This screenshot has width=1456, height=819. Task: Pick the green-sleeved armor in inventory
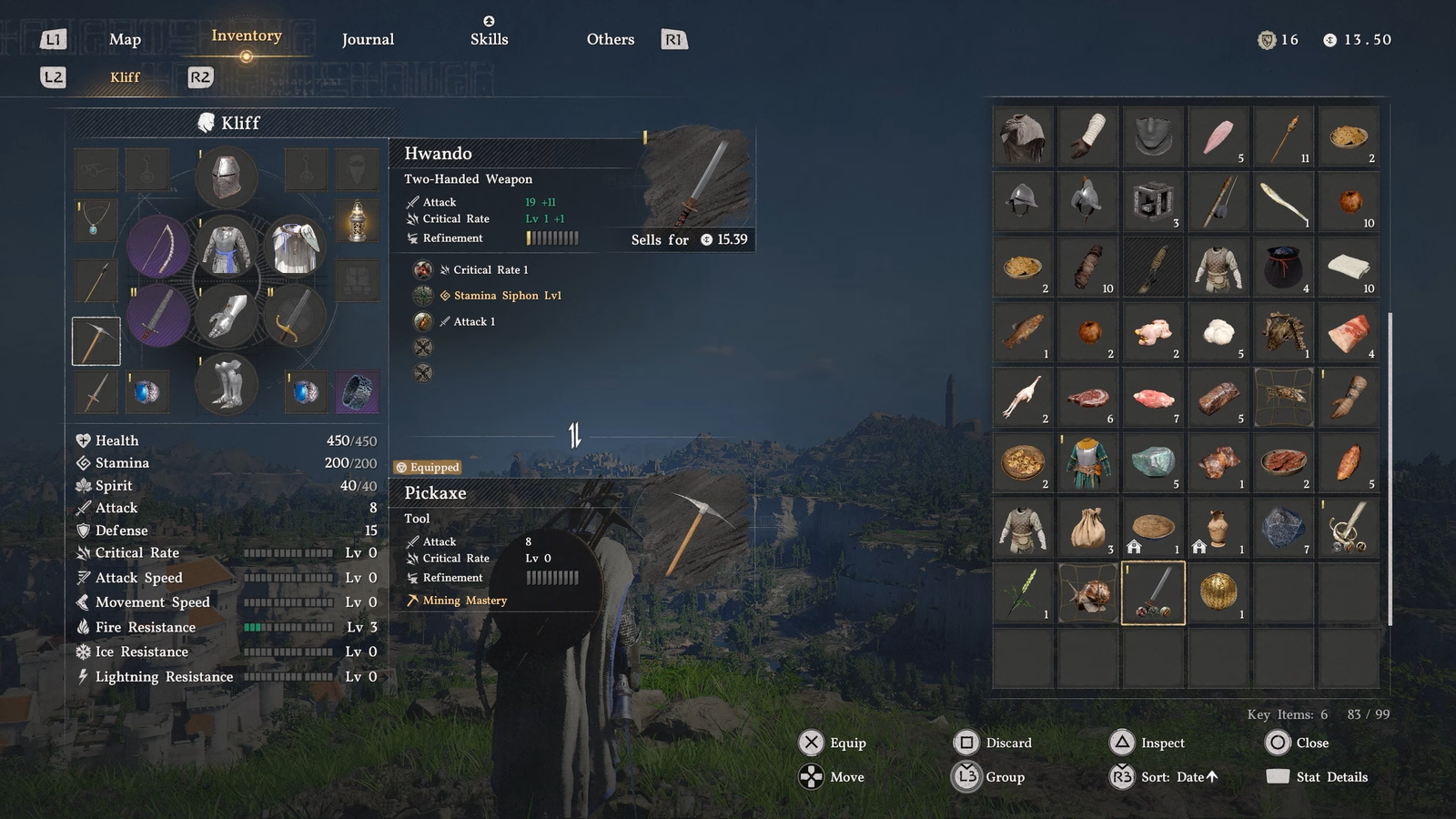[1087, 462]
